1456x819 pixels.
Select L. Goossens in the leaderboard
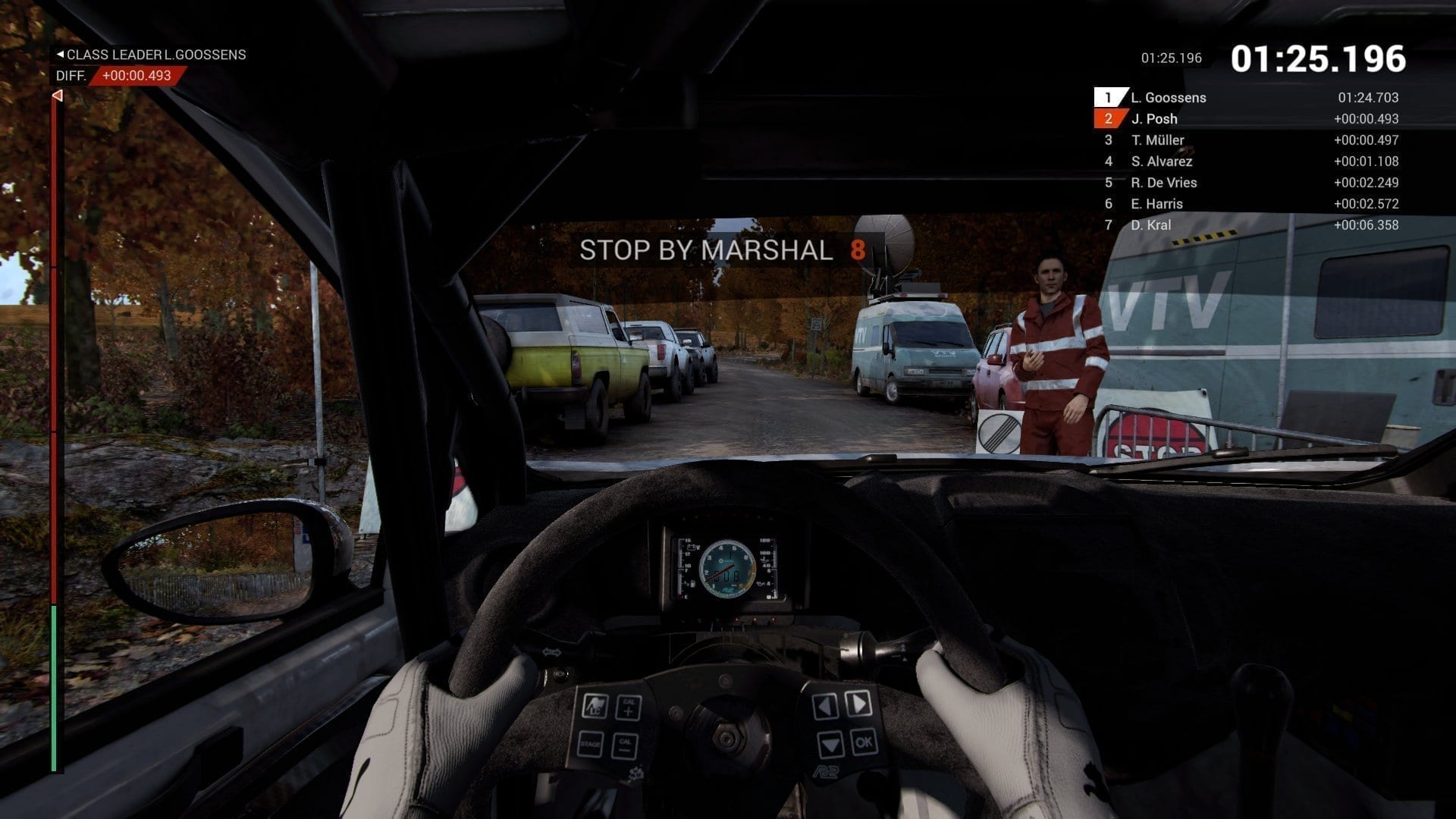[x=1168, y=98]
